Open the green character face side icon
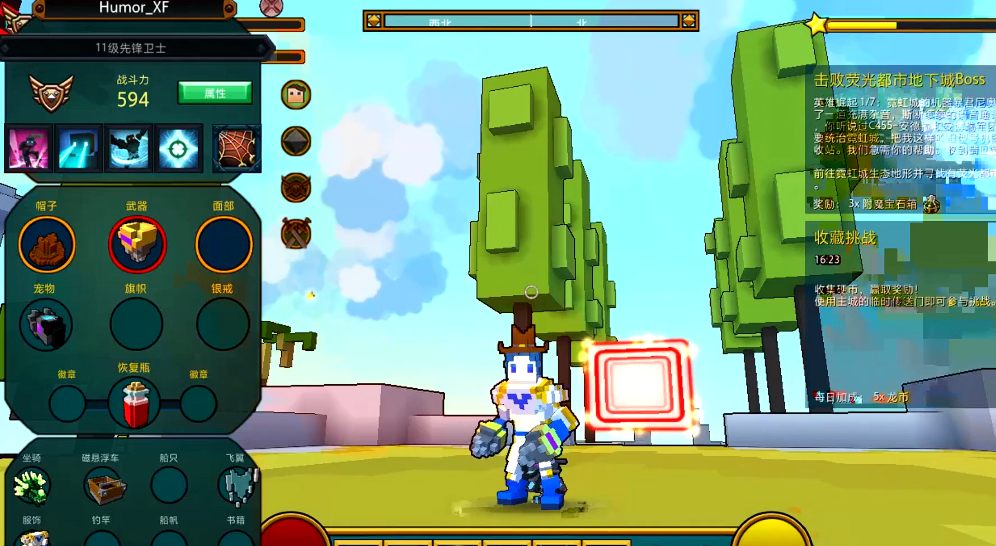 (x=295, y=94)
